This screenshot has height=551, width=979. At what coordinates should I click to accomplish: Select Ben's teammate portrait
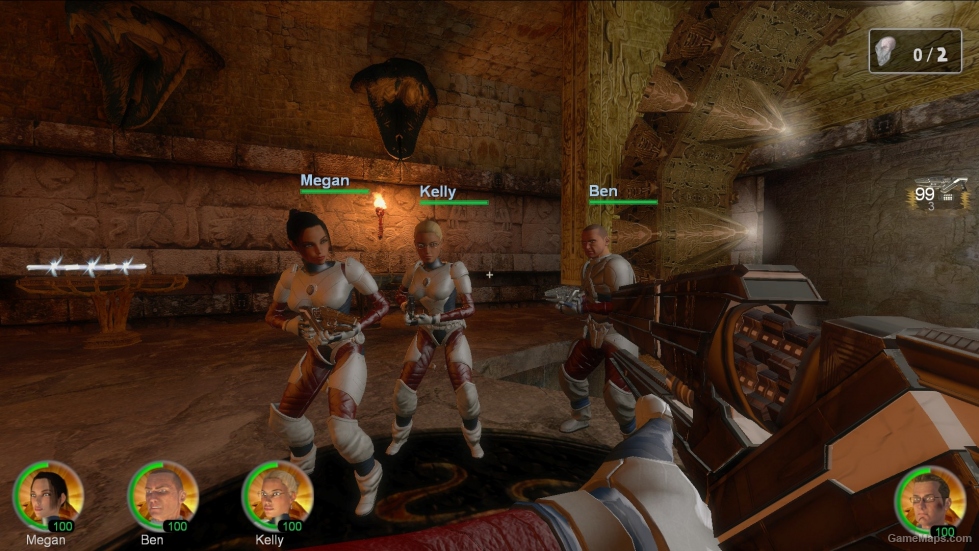tap(162, 495)
